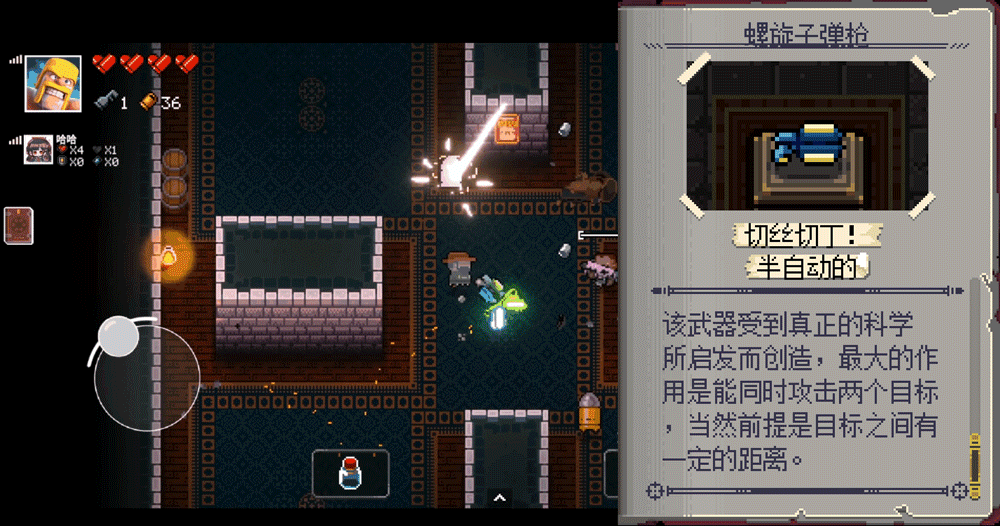Expand the up-arrow chevron at bottom
This screenshot has width=1000, height=526.
click(499, 497)
